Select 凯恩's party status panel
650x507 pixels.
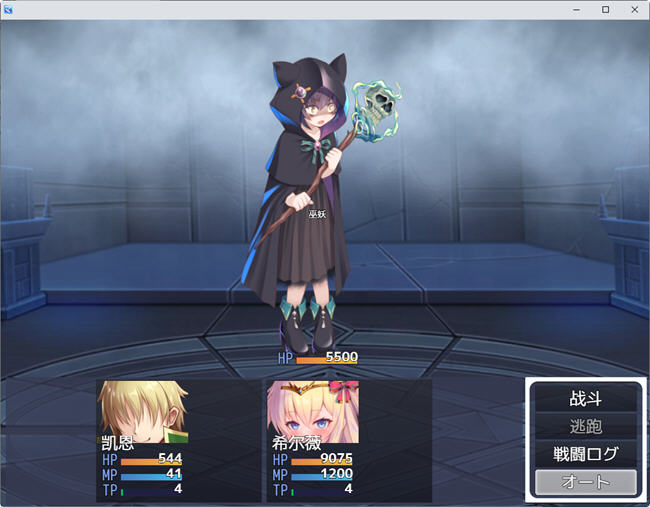tap(178, 440)
